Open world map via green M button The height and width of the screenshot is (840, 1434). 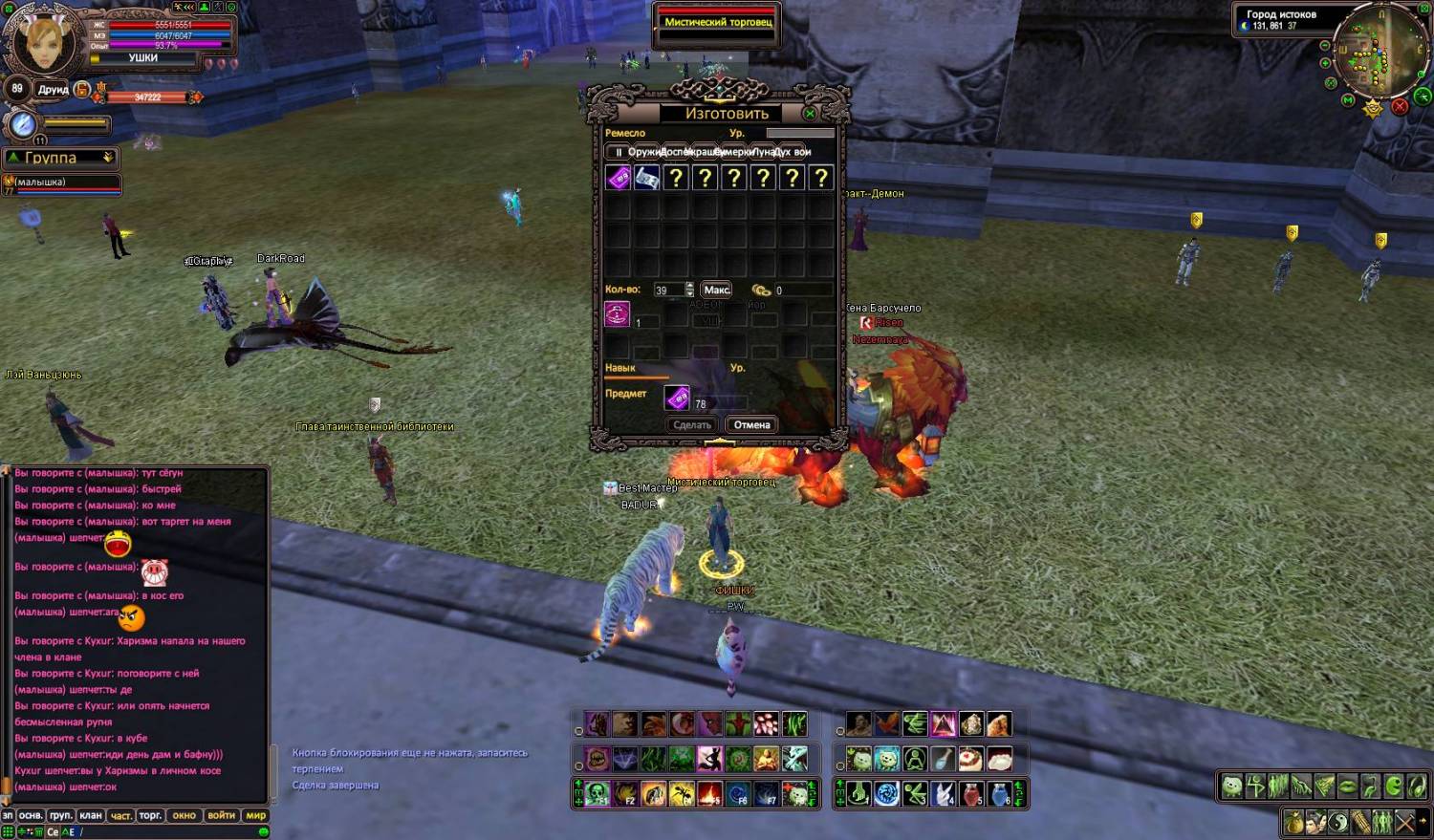(1348, 99)
